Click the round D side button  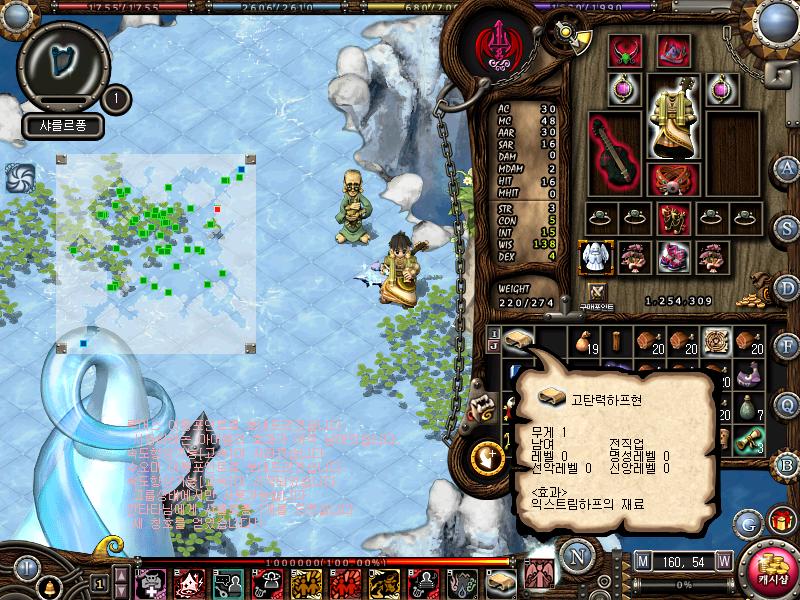click(x=787, y=288)
